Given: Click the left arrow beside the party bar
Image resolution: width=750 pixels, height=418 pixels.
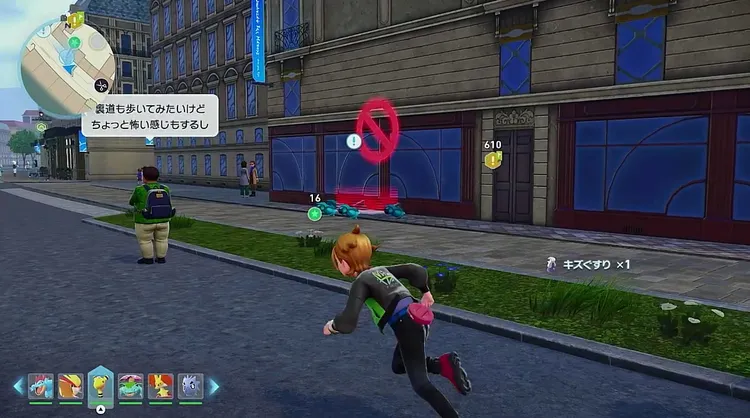Looking at the screenshot, I should tap(18, 385).
